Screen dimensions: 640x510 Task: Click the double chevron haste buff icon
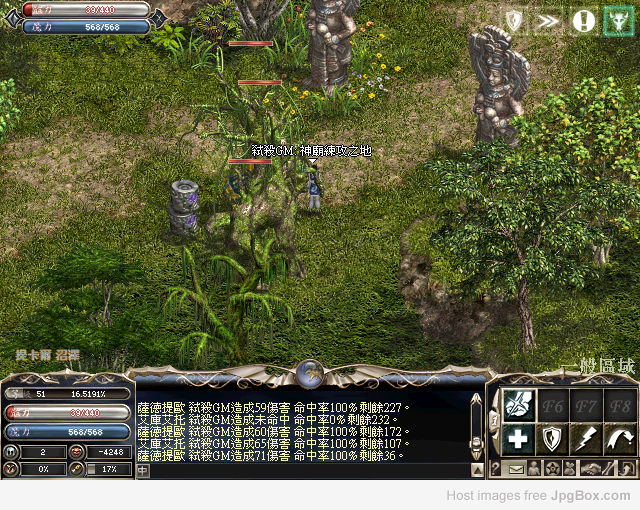tap(547, 20)
